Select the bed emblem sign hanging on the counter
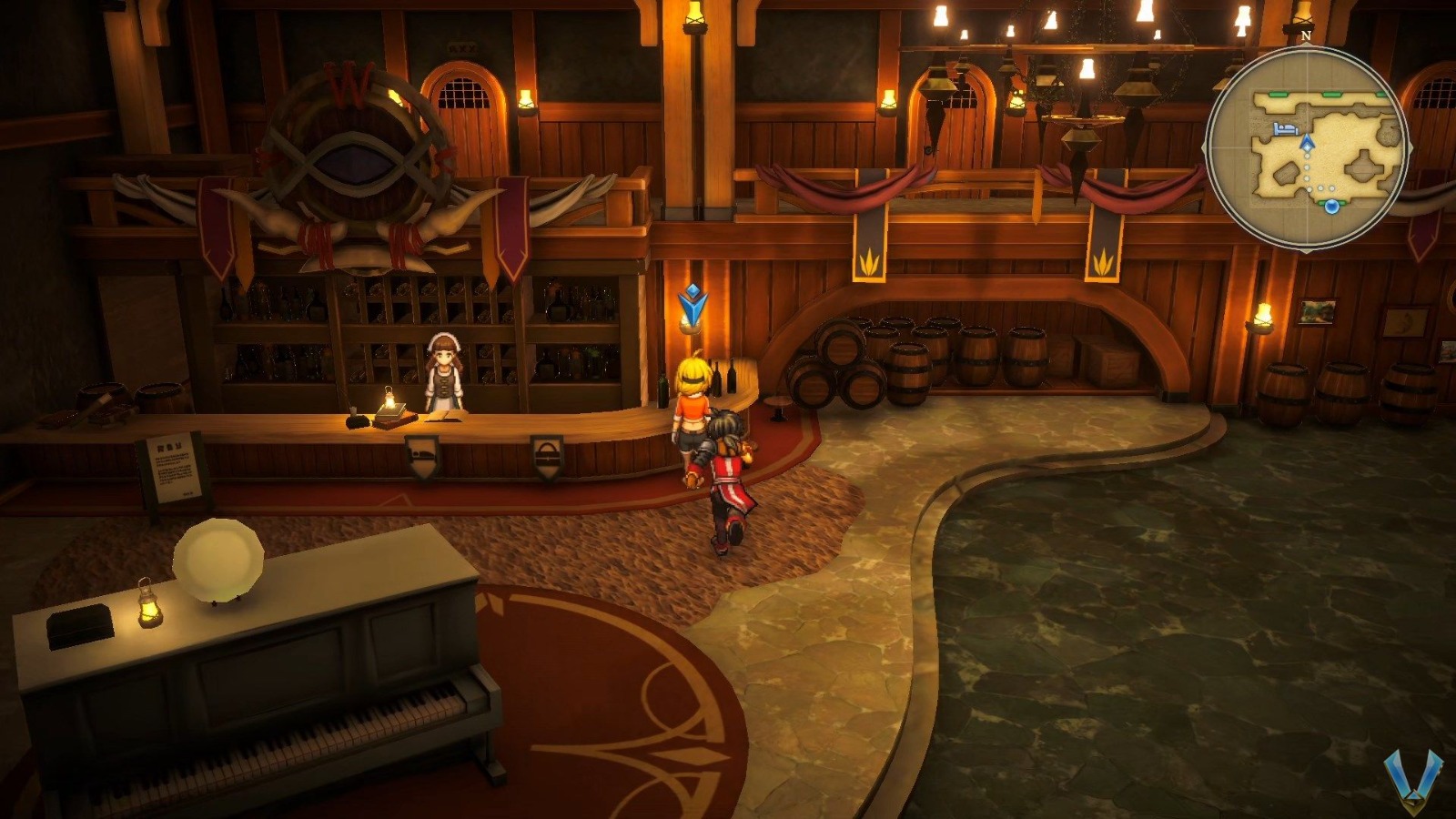Screen dimensions: 1456x819 (x=422, y=453)
